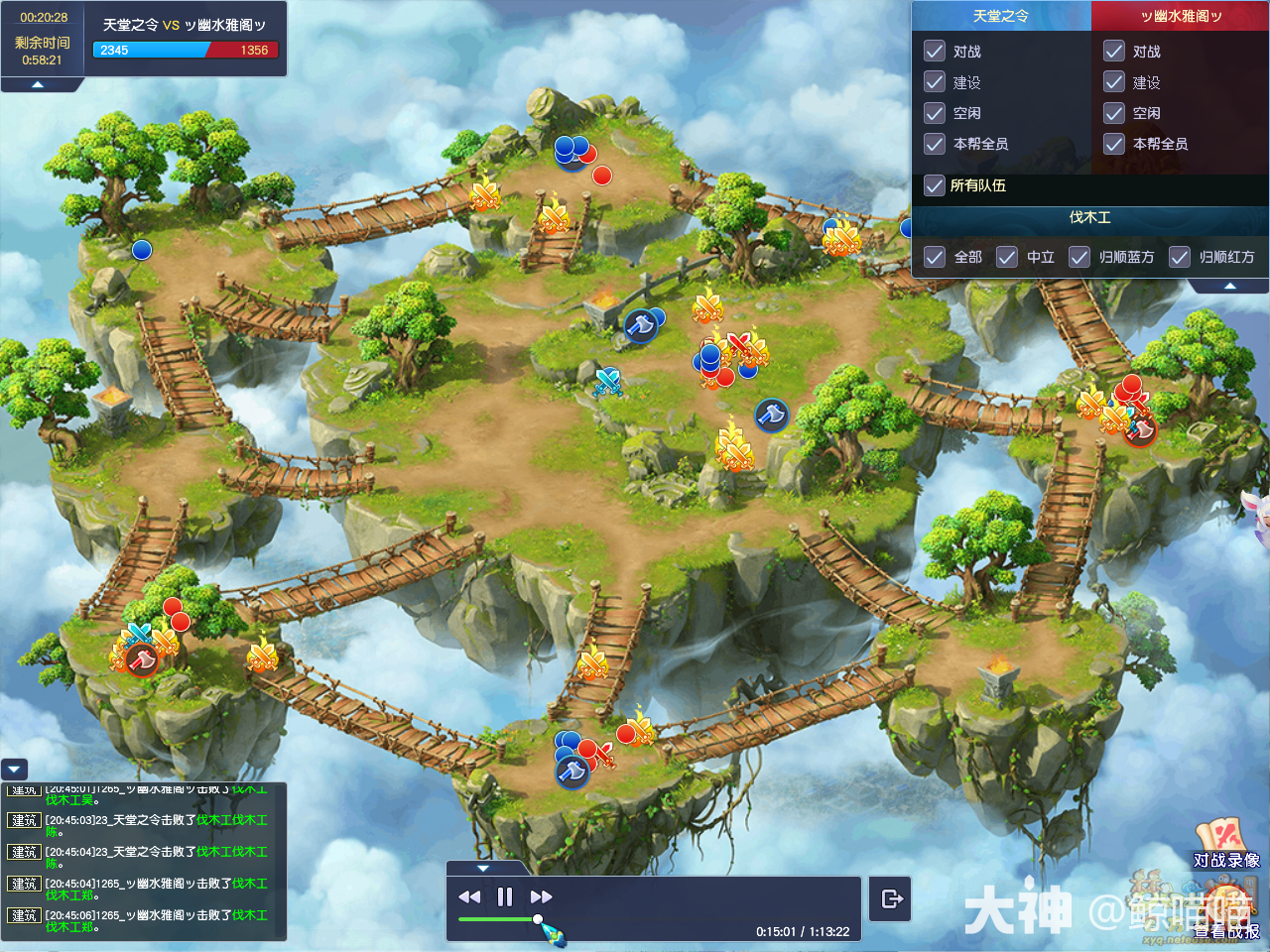Viewport: 1270px width, 952px height.
Task: Rewind the replay playback
Action: (469, 897)
